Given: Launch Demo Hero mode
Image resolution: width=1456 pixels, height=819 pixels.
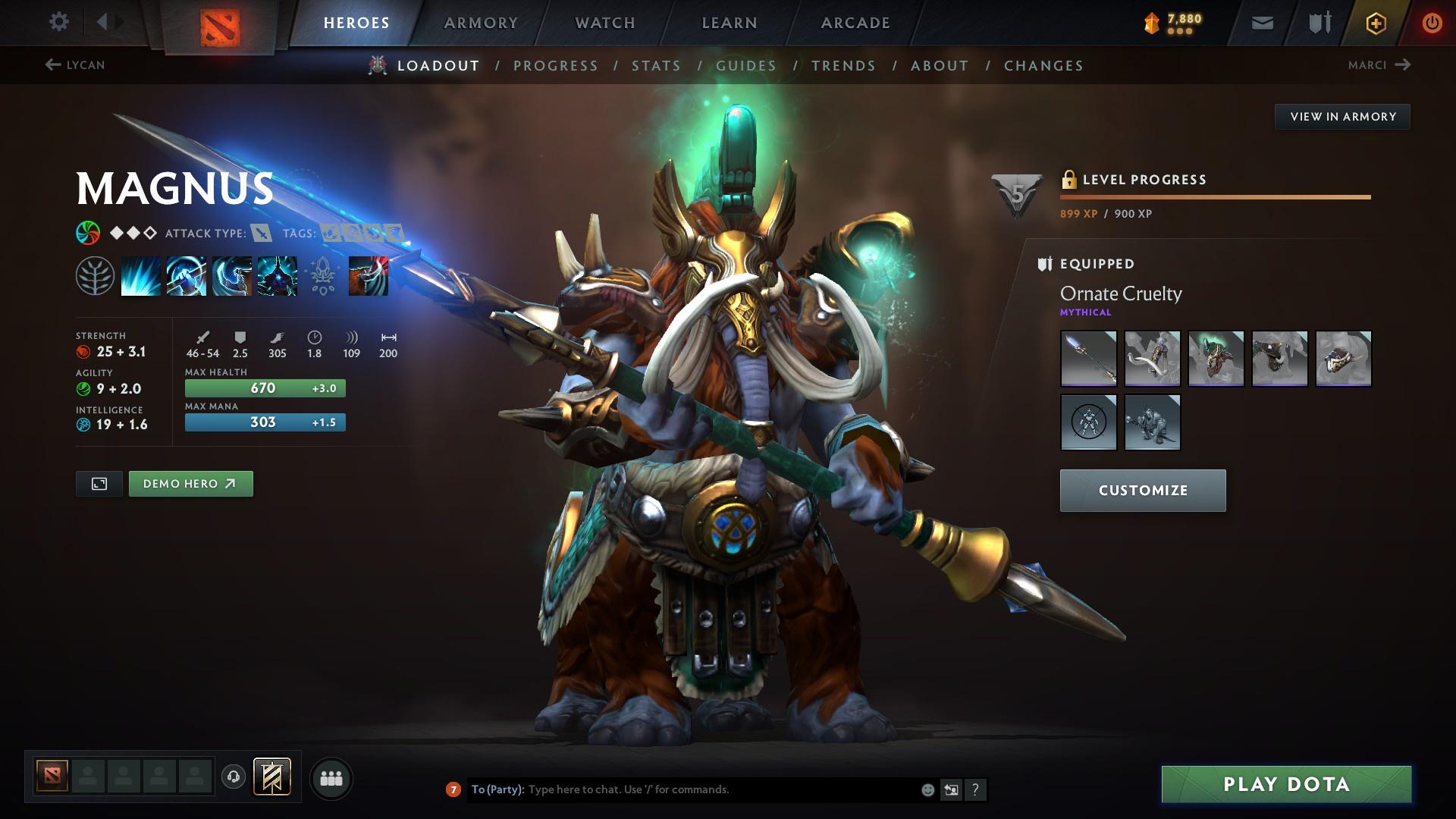Looking at the screenshot, I should [190, 484].
